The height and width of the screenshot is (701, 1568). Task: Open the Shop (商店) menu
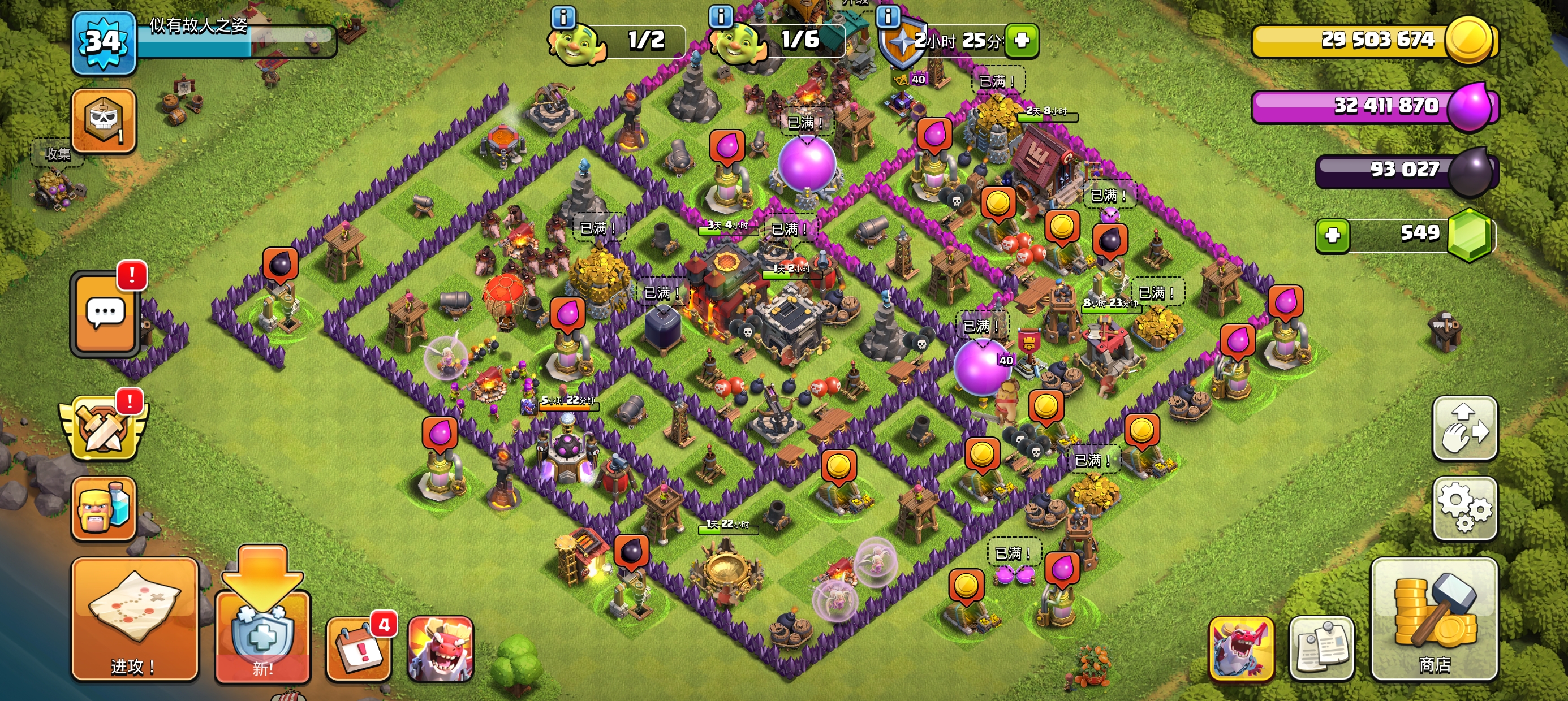(1433, 618)
